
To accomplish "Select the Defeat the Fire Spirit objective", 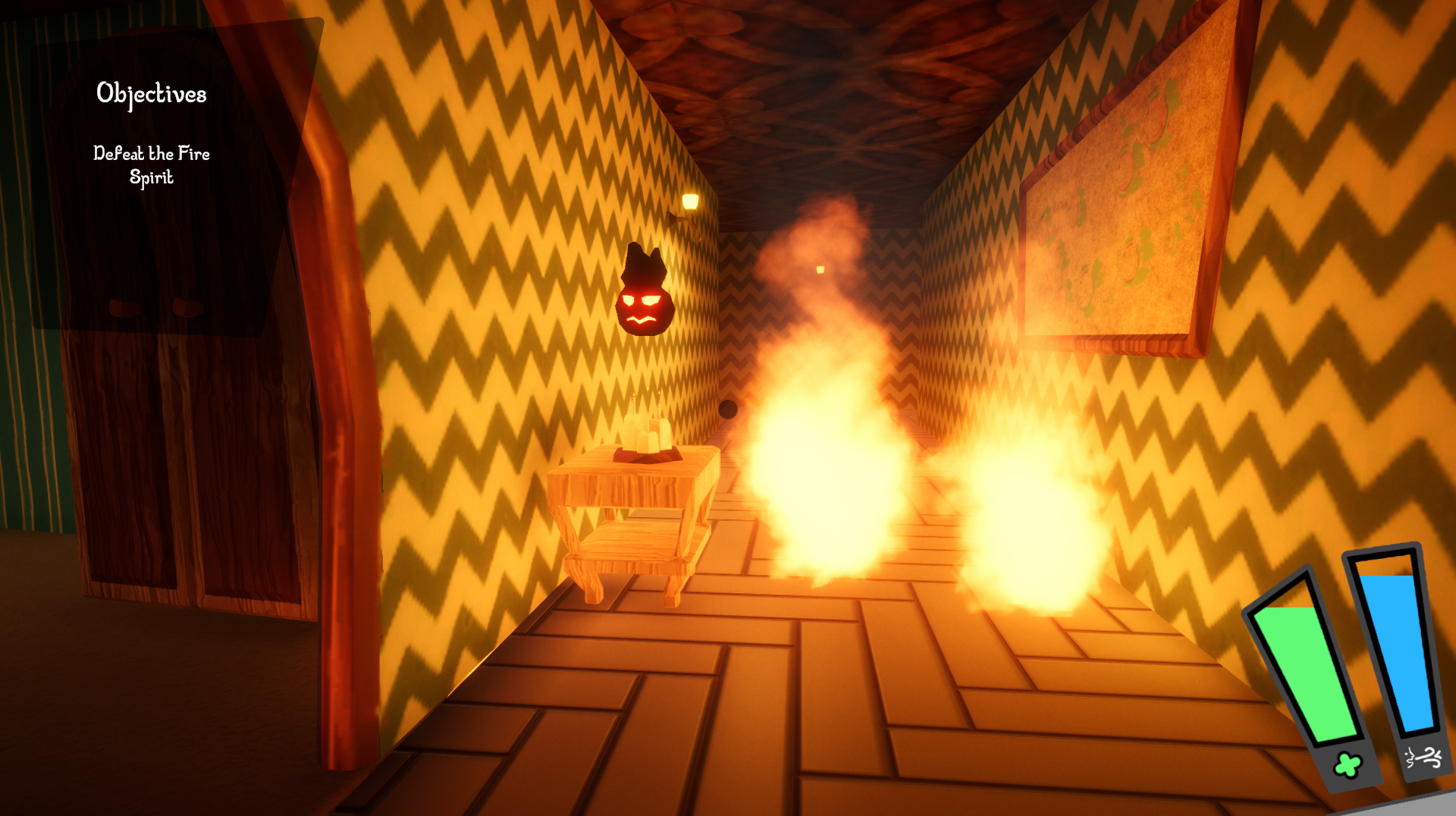I will pos(152,165).
